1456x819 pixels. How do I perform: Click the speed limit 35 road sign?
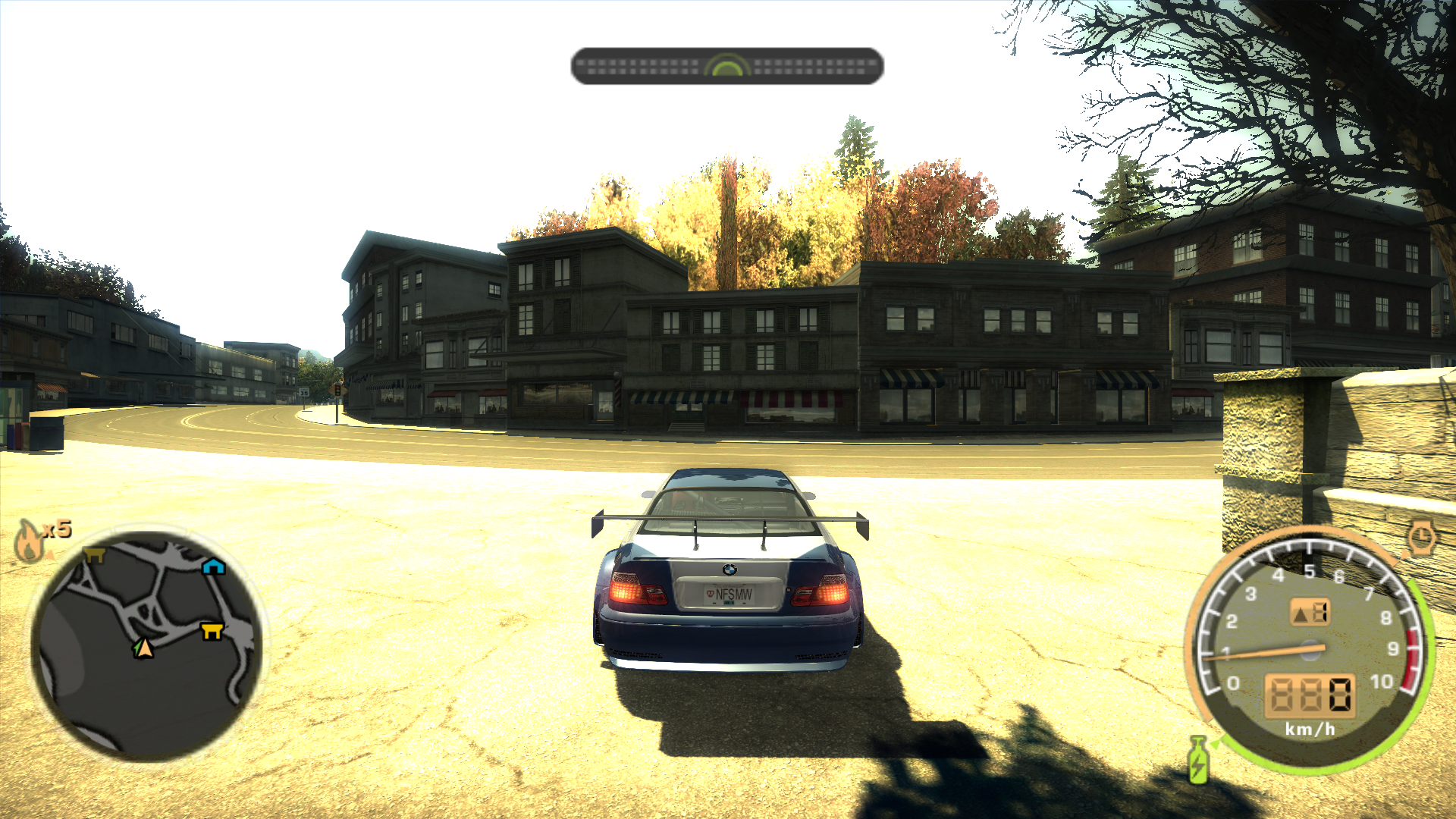tap(304, 393)
